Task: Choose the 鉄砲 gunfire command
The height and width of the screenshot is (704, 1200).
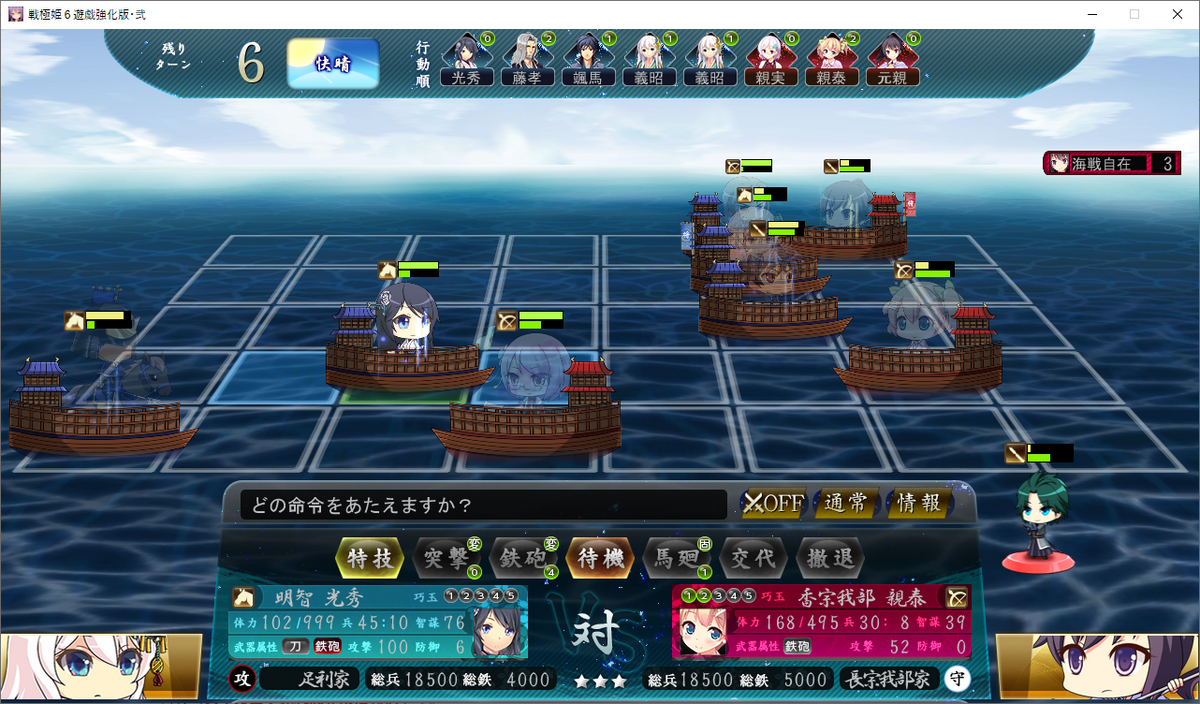Action: tap(522, 558)
